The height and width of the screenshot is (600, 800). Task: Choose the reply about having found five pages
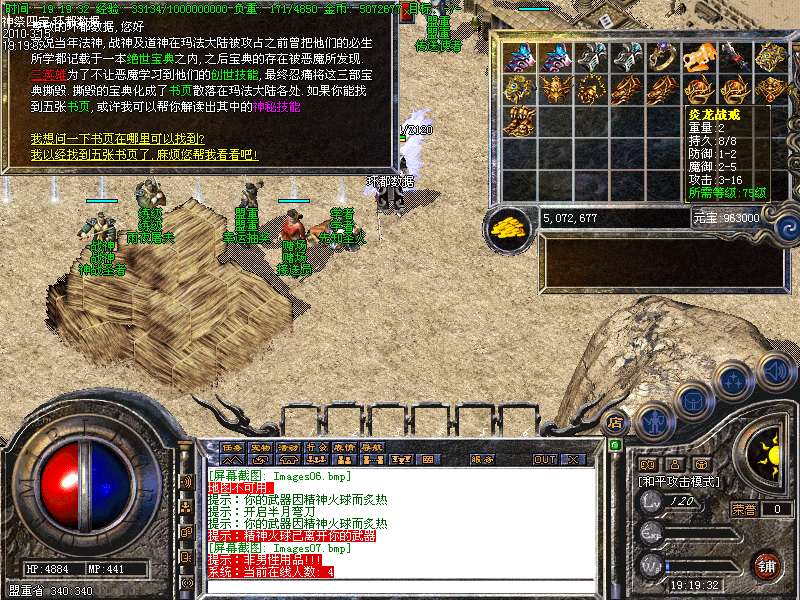[x=144, y=155]
